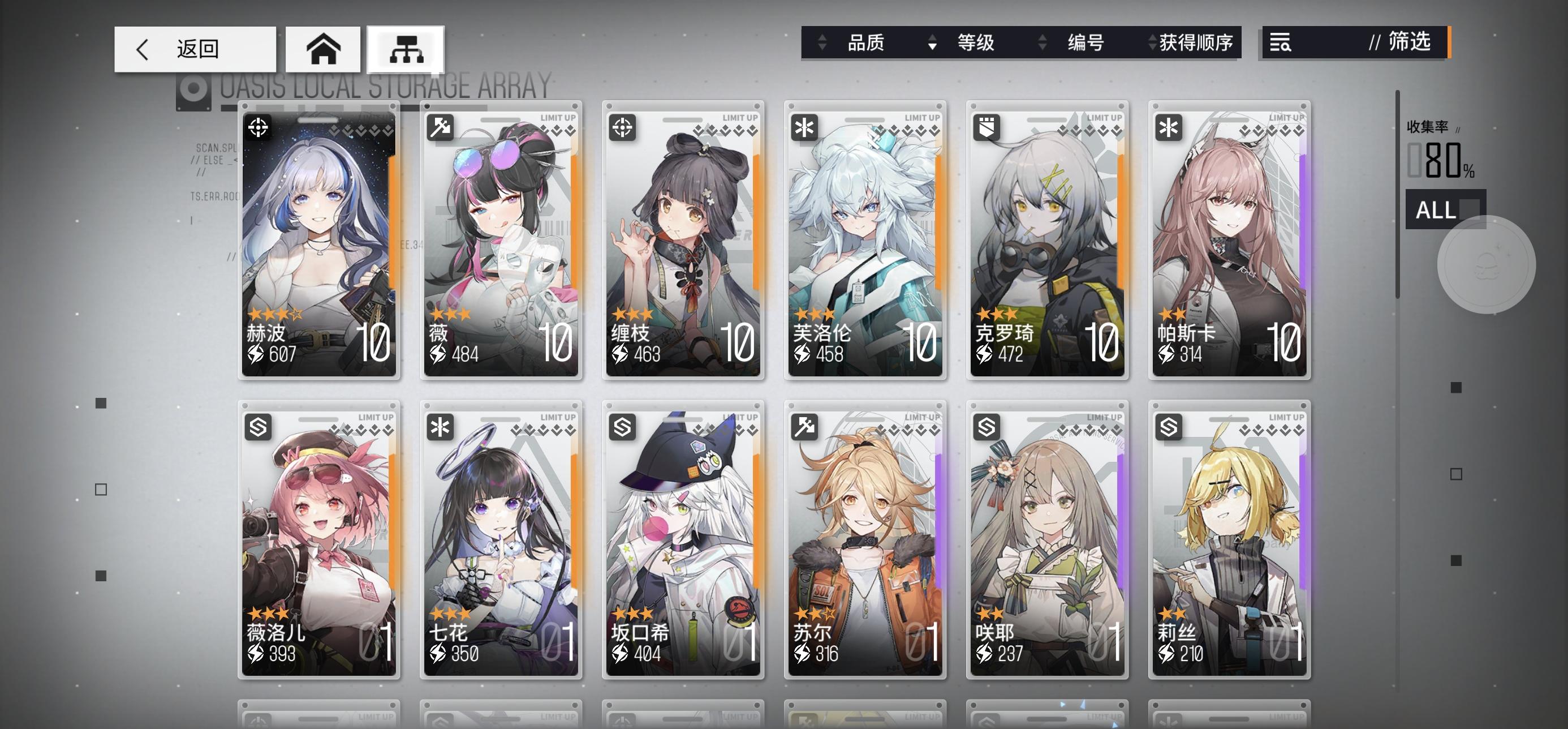Click the 返回 back button
This screenshot has height=729, width=1568.
click(x=195, y=49)
